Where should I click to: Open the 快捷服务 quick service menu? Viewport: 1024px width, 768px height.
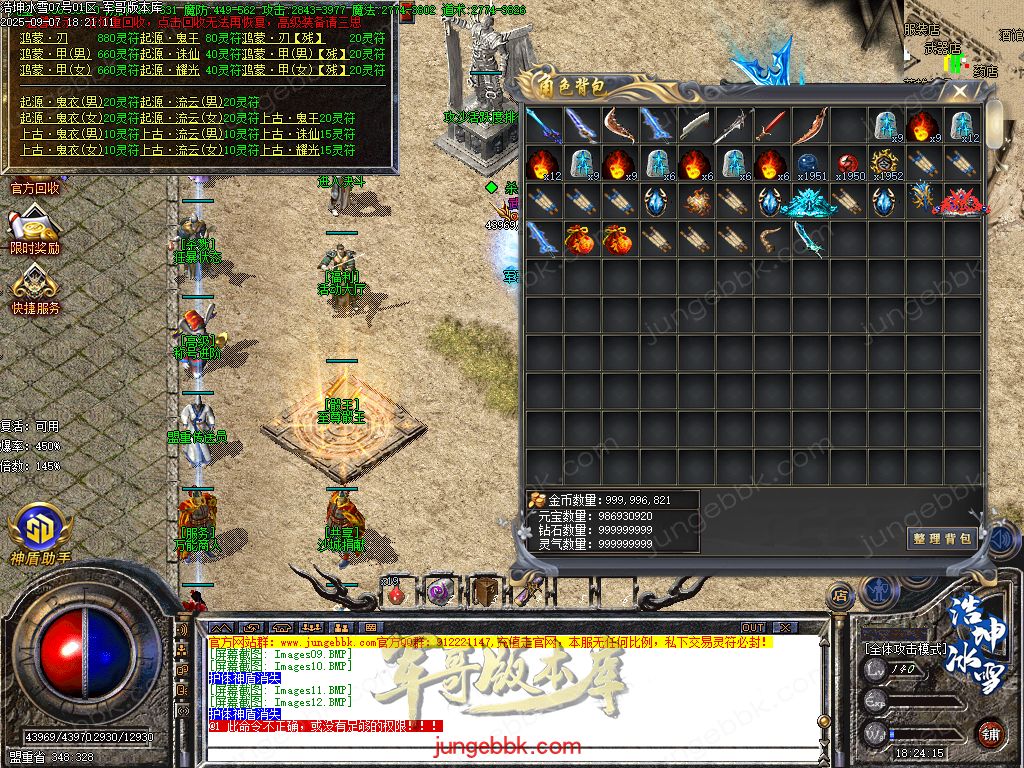tap(35, 291)
